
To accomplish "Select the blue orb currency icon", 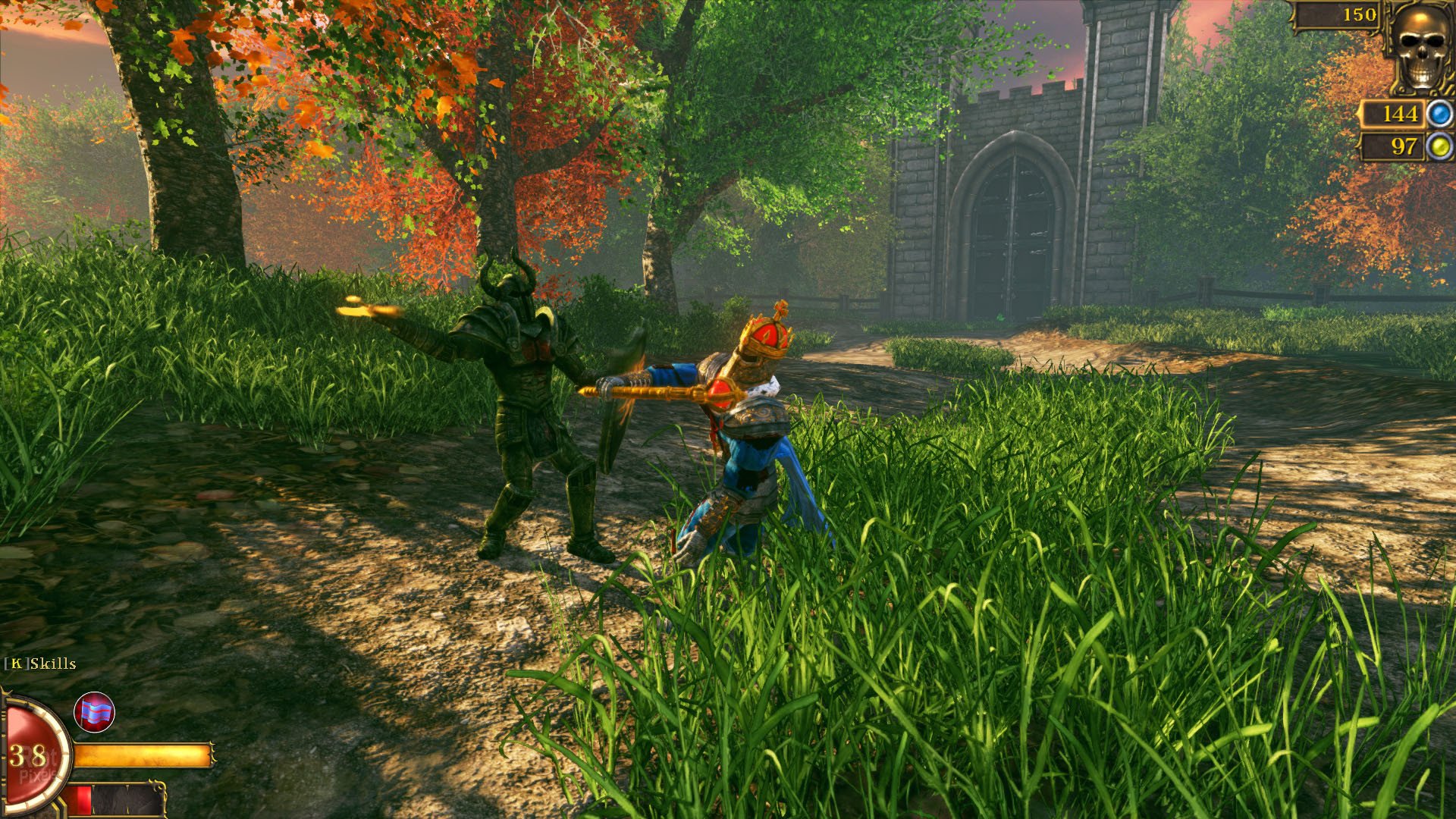I will pos(1439,115).
